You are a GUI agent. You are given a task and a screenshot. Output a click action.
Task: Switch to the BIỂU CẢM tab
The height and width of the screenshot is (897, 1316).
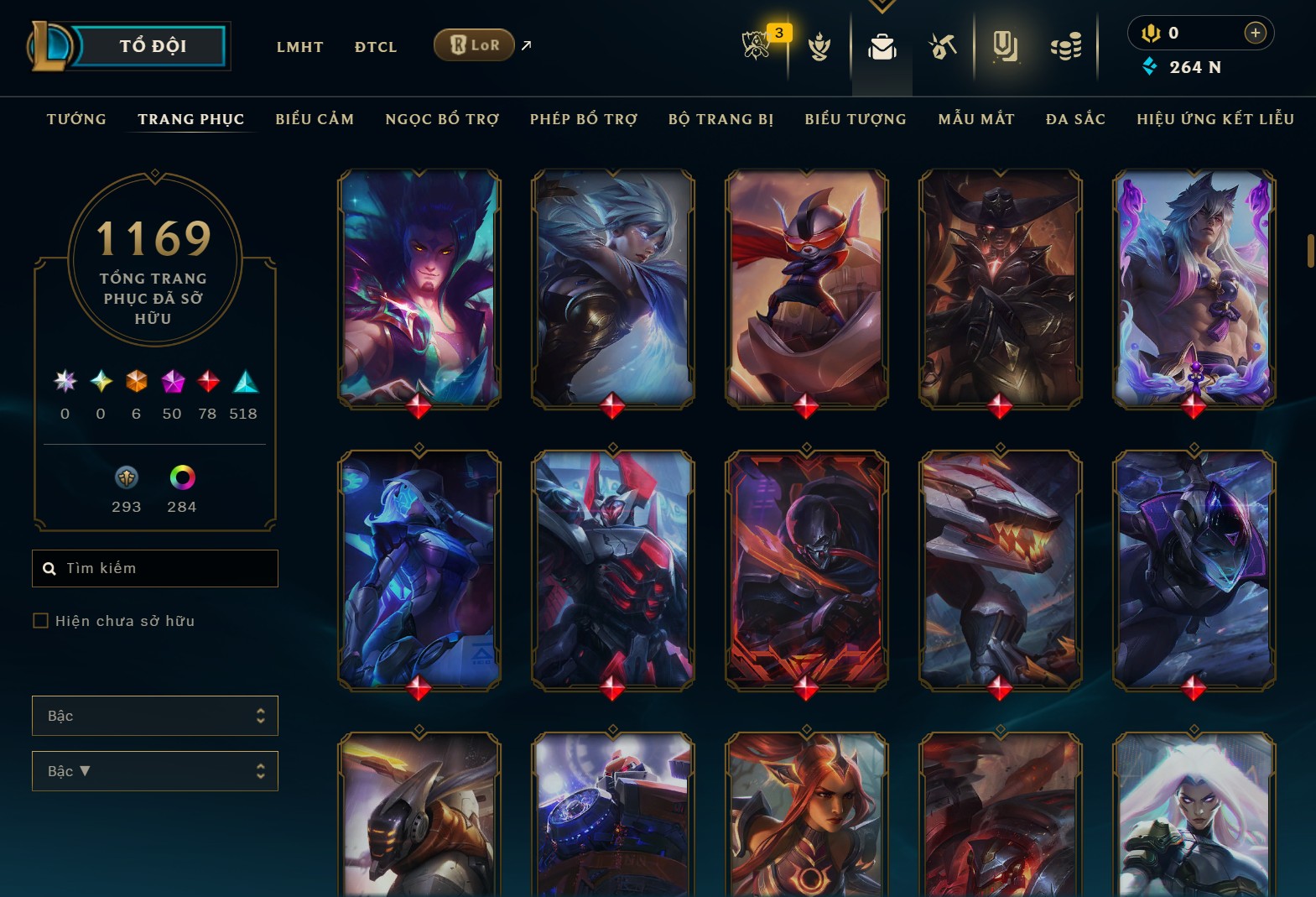[315, 119]
